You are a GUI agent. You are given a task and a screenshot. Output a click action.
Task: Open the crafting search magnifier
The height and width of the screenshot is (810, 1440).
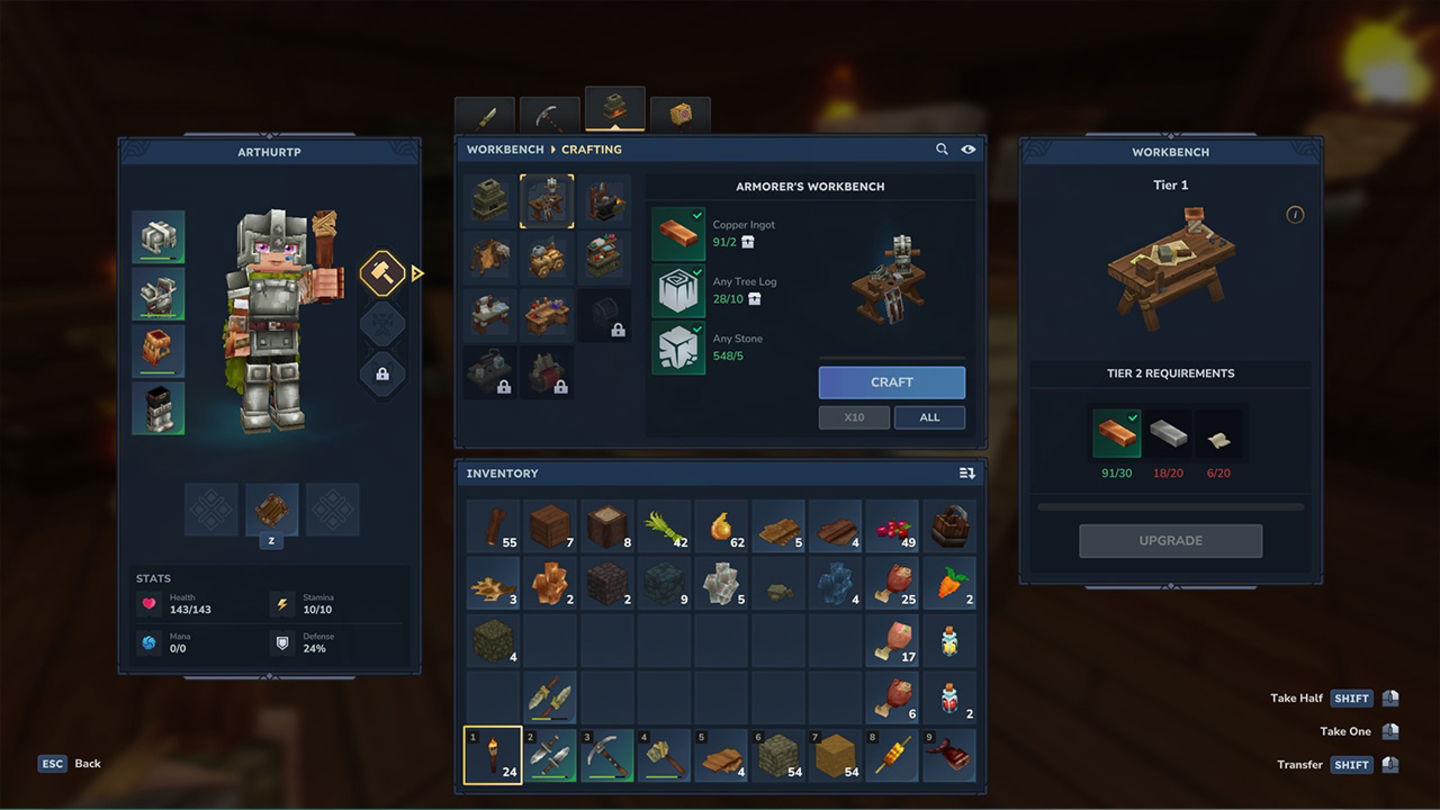pos(941,149)
